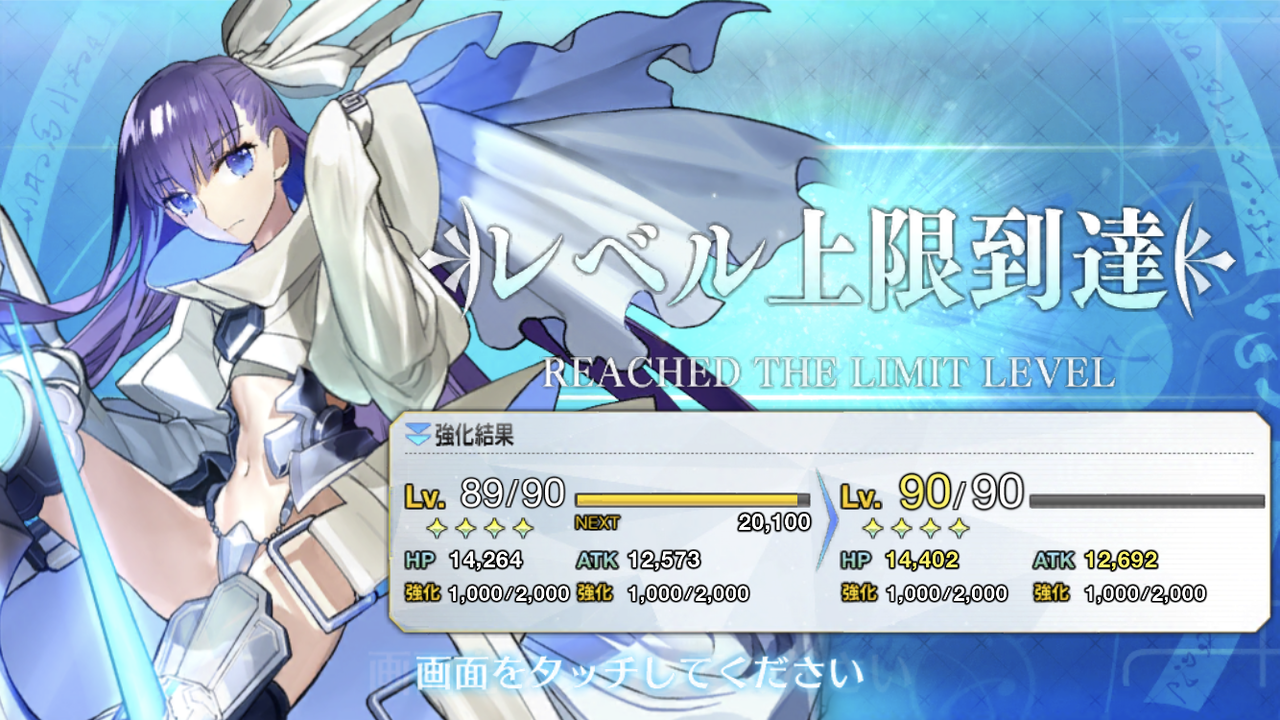
Task: Click the HP label on the left panel
Action: (x=418, y=558)
